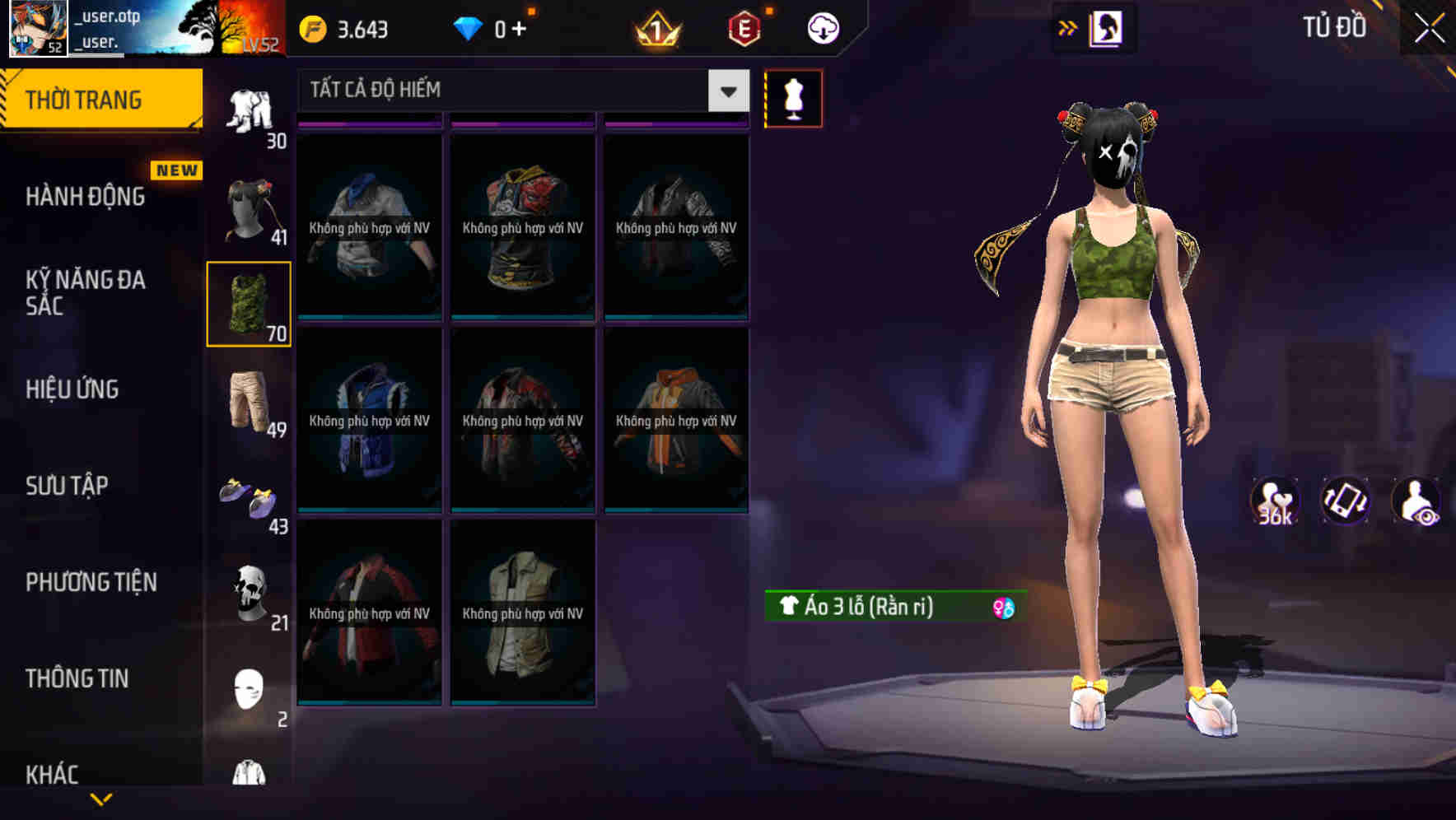Expand the sidebar with the down chevron

[102, 797]
